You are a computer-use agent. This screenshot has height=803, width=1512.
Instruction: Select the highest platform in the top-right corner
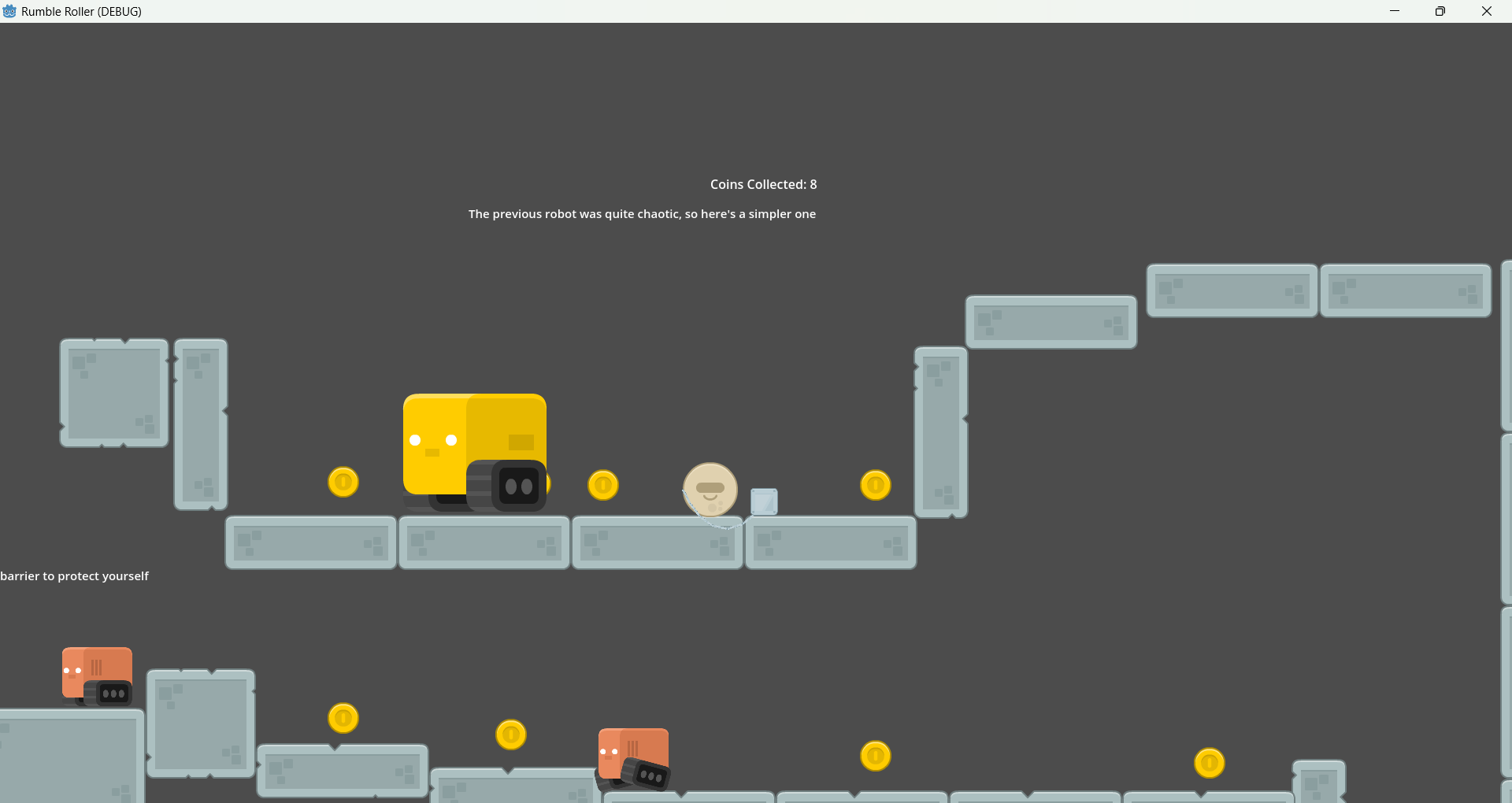(x=1405, y=290)
